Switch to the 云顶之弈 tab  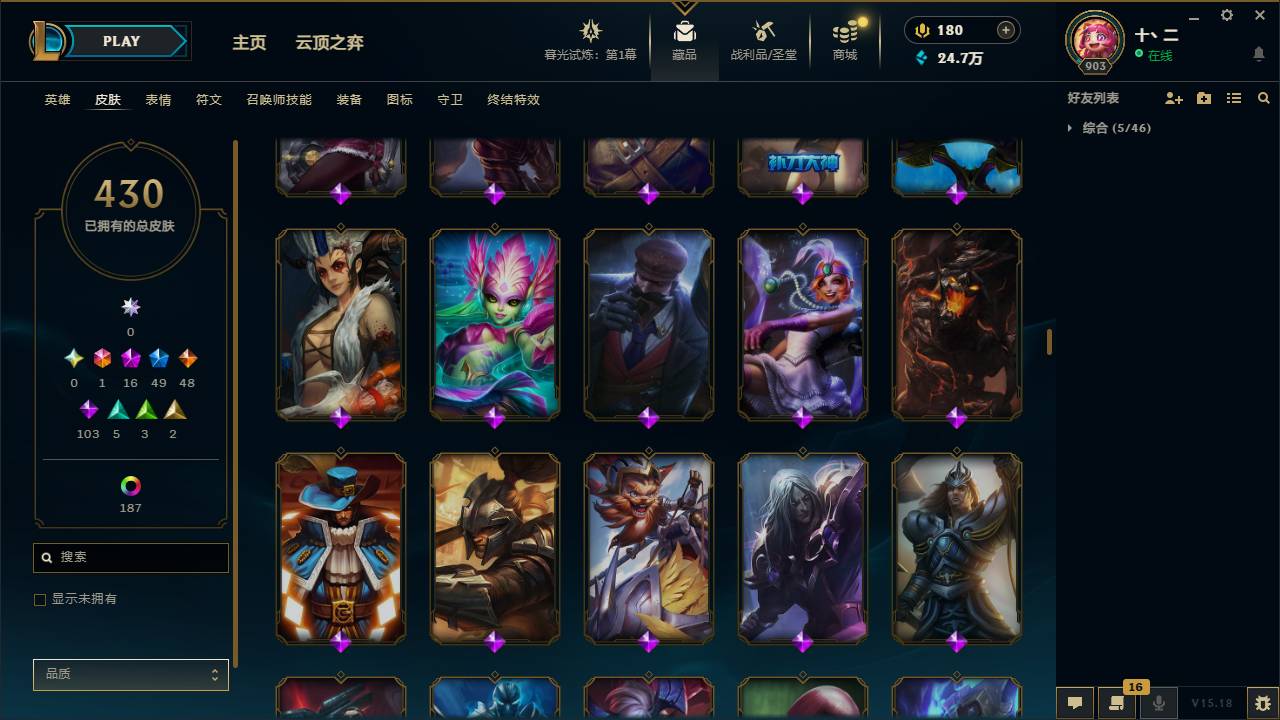tap(330, 43)
